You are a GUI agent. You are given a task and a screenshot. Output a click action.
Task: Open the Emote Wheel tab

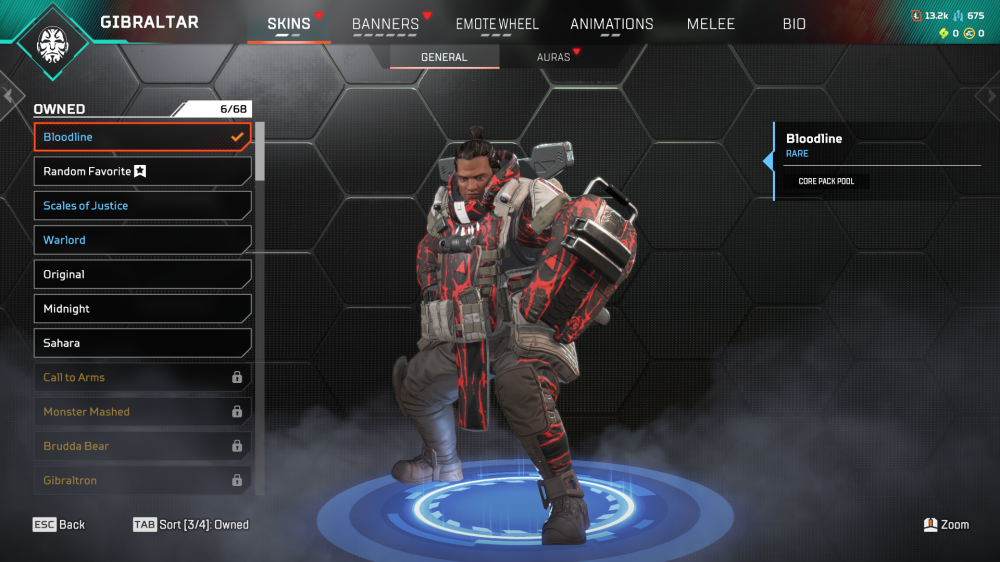pos(497,24)
